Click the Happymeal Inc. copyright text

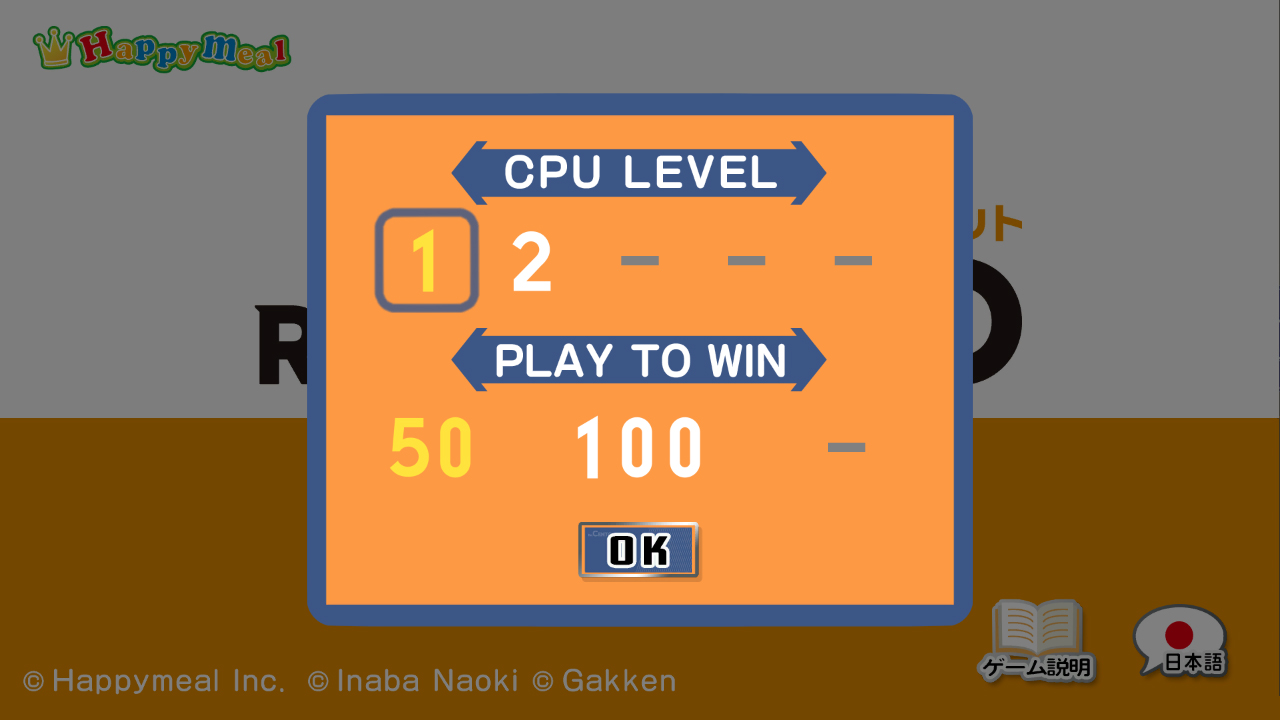155,680
